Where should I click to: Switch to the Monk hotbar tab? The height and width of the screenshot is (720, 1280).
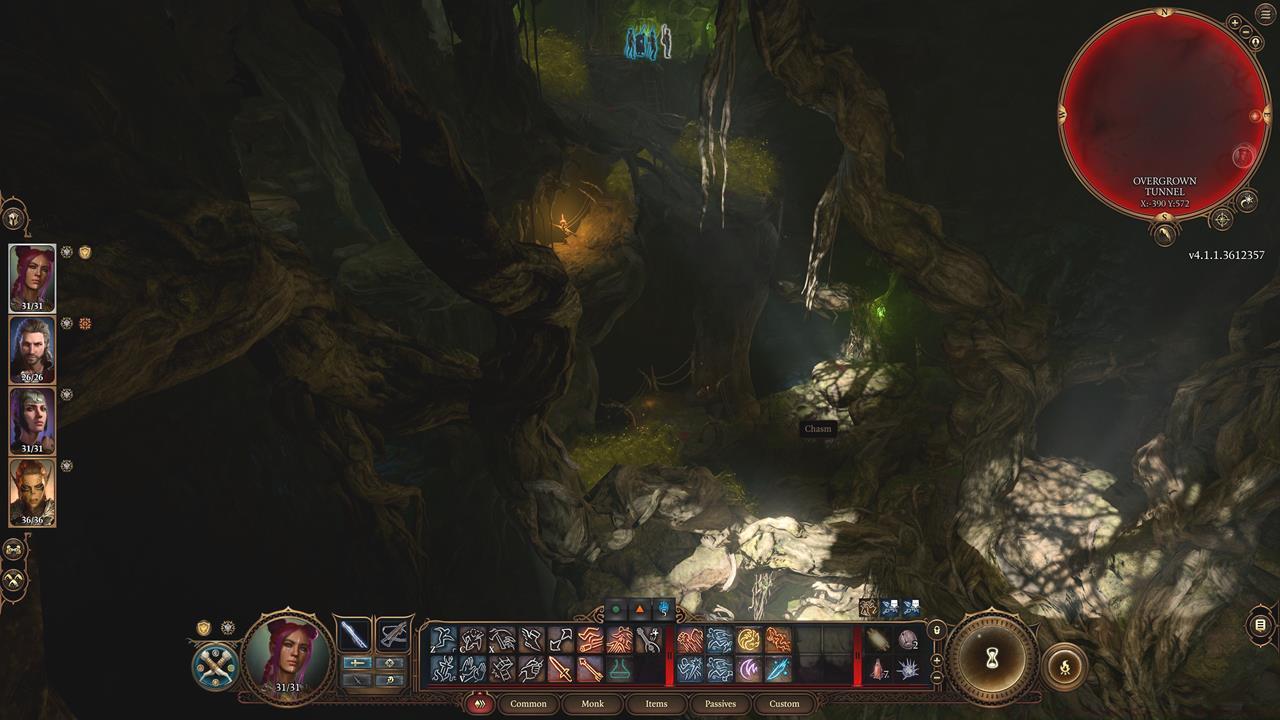coord(592,704)
